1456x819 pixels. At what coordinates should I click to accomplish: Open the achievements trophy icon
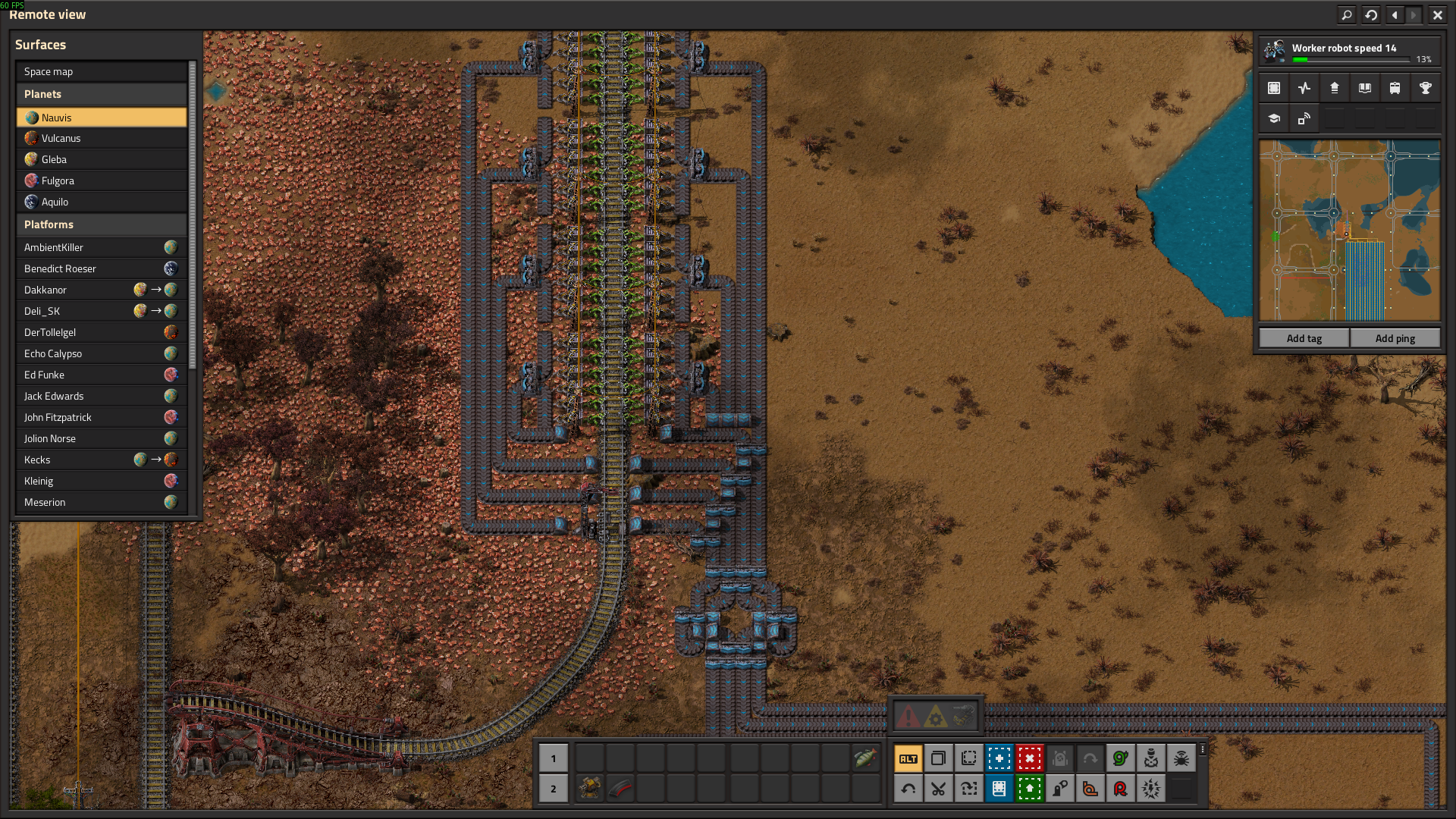(1425, 88)
